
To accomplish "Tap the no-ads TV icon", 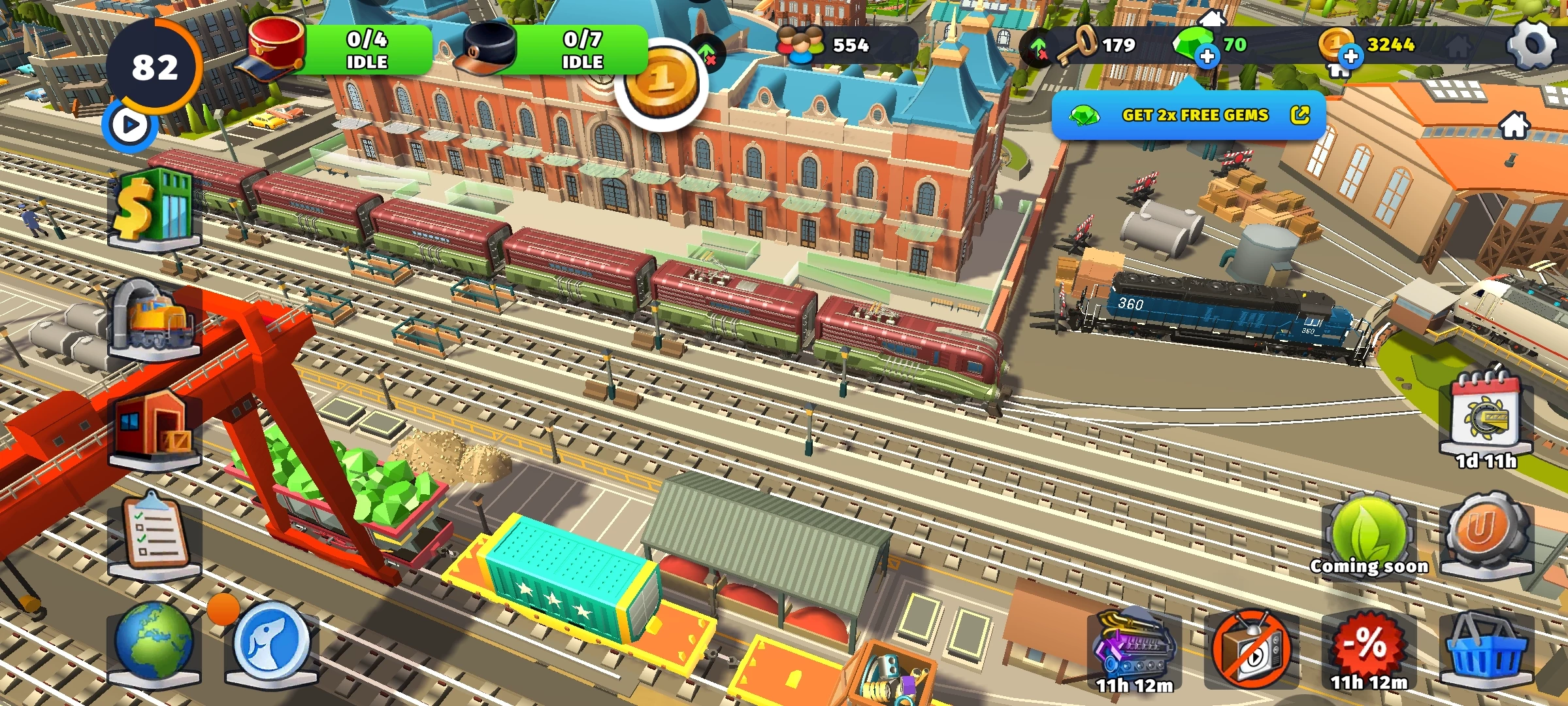I will pos(1252,648).
